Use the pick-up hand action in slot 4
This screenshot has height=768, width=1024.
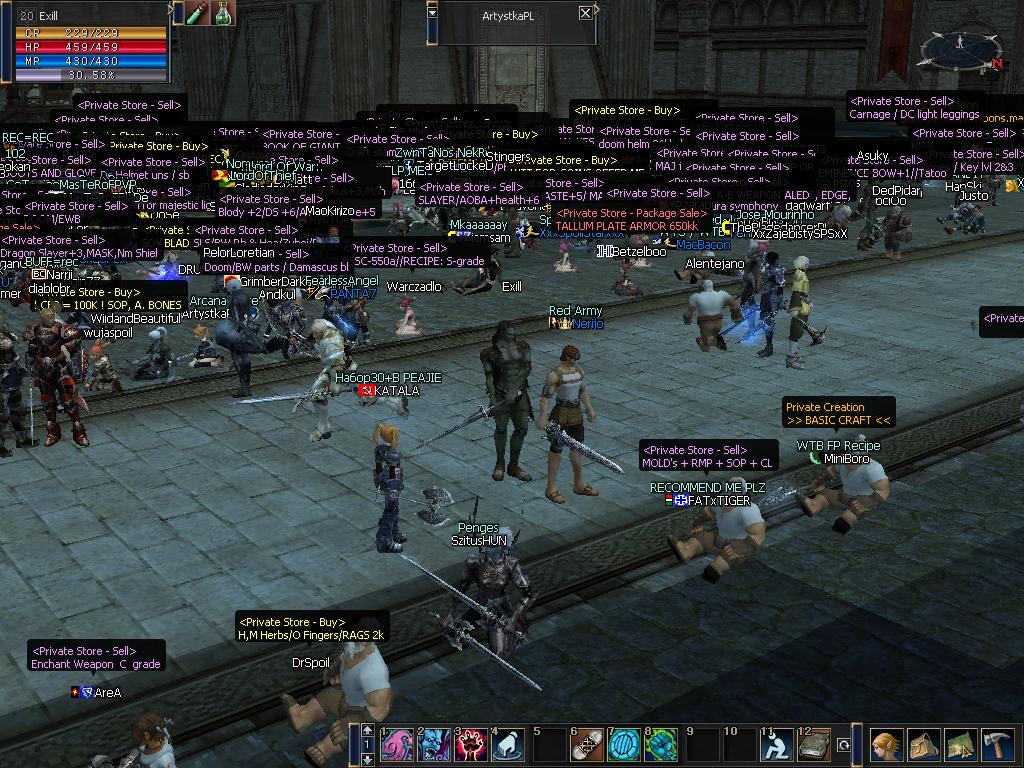coord(508,745)
